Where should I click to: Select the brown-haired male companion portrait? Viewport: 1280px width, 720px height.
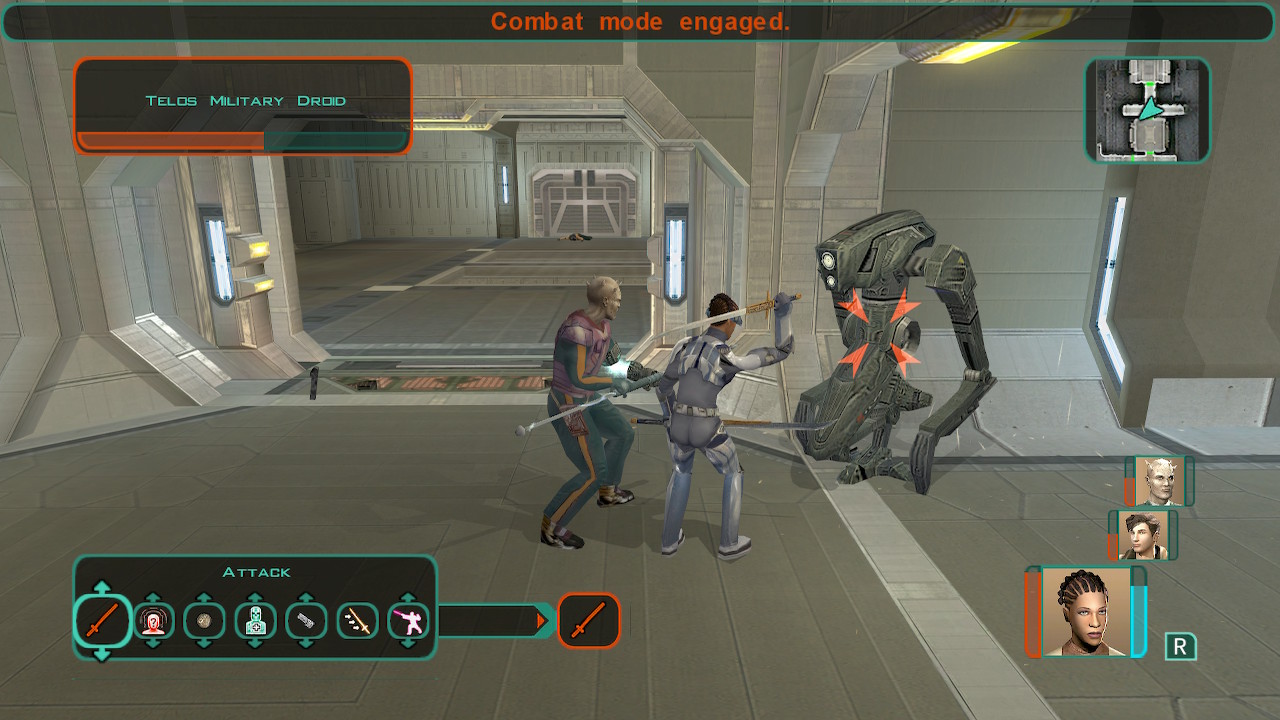1143,535
